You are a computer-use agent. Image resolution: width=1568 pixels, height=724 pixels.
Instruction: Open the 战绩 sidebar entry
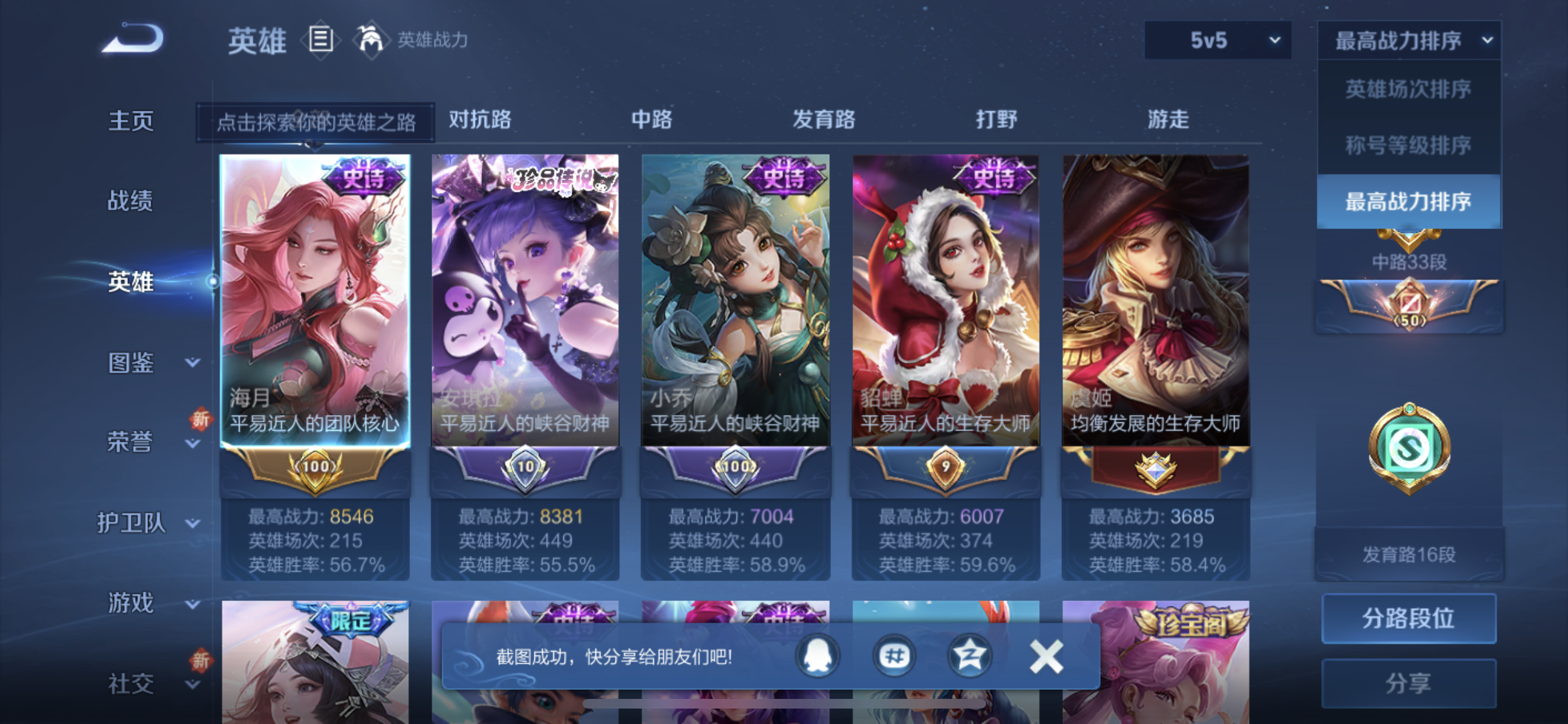(x=131, y=201)
